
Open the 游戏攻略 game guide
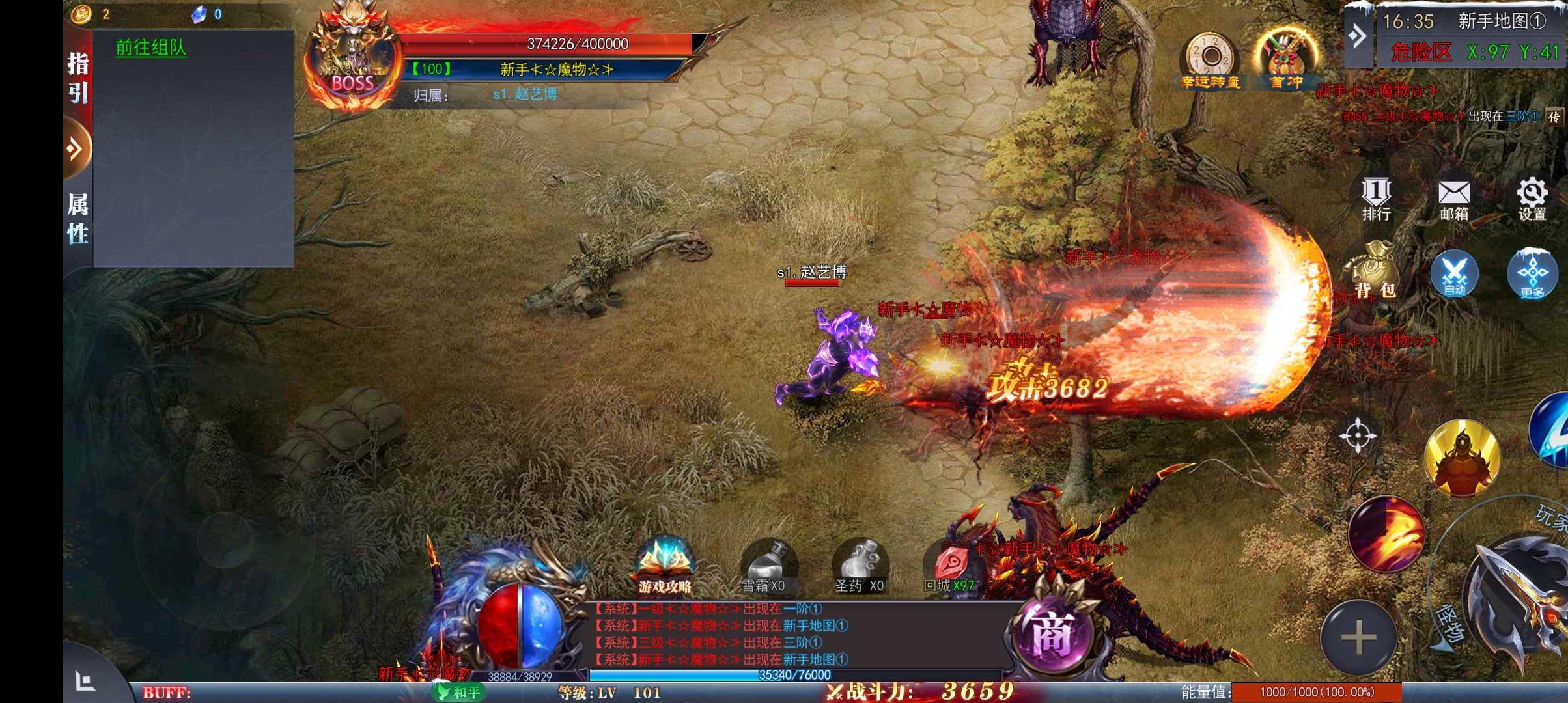665,566
